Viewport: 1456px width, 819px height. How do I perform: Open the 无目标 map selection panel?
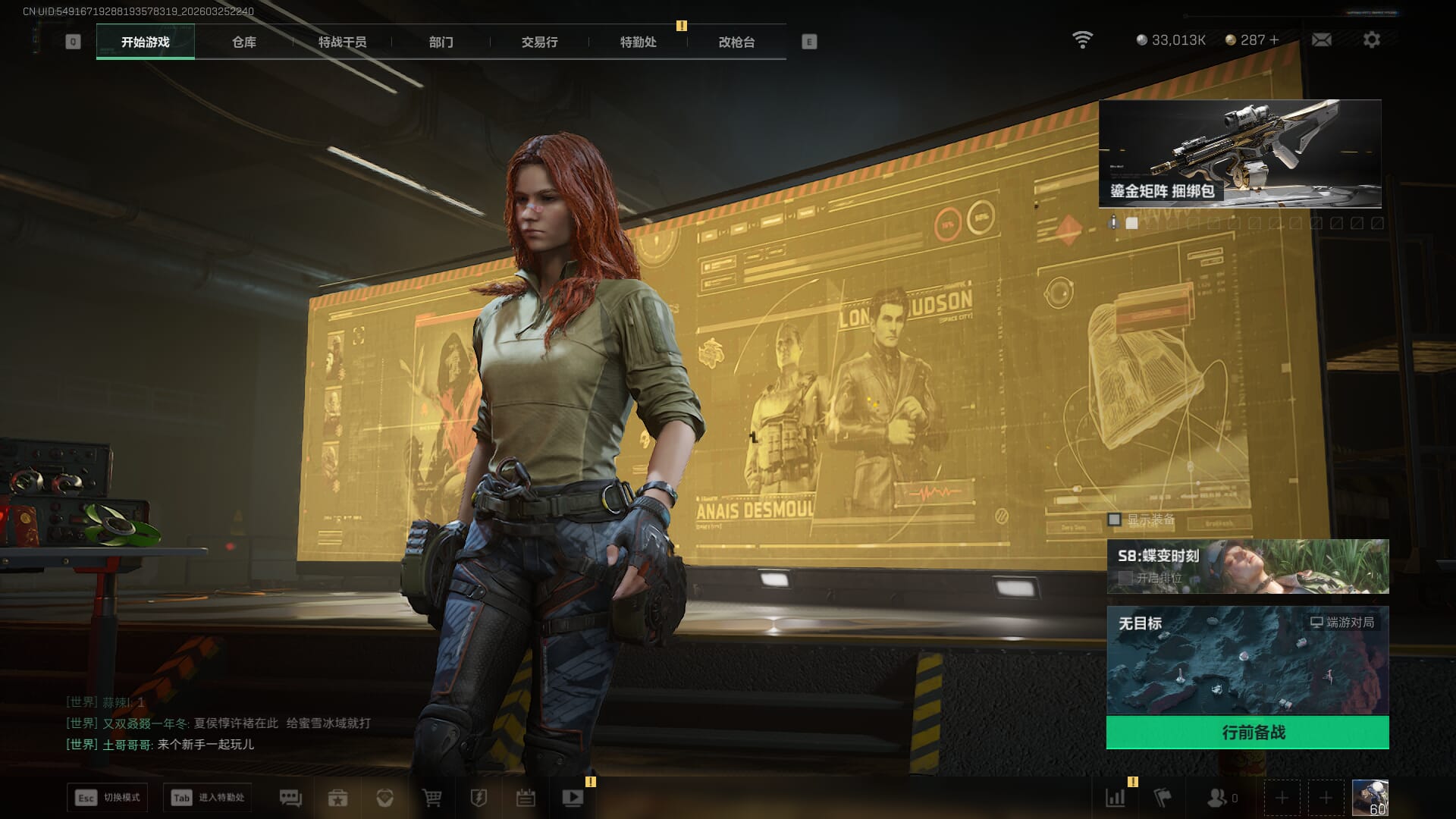[1247, 660]
